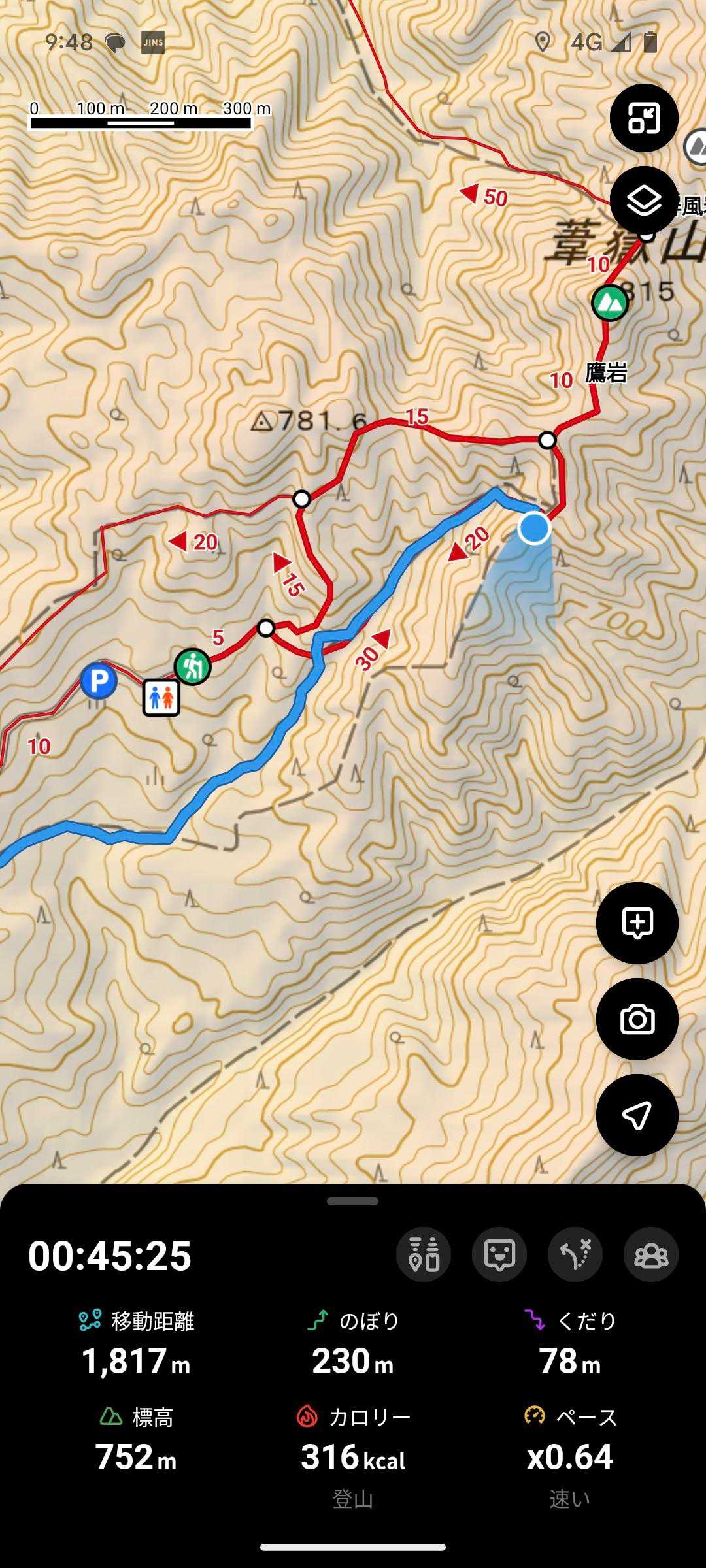Screen dimensions: 706x1568
Task: Open the camera to take a photo
Action: (x=637, y=1019)
